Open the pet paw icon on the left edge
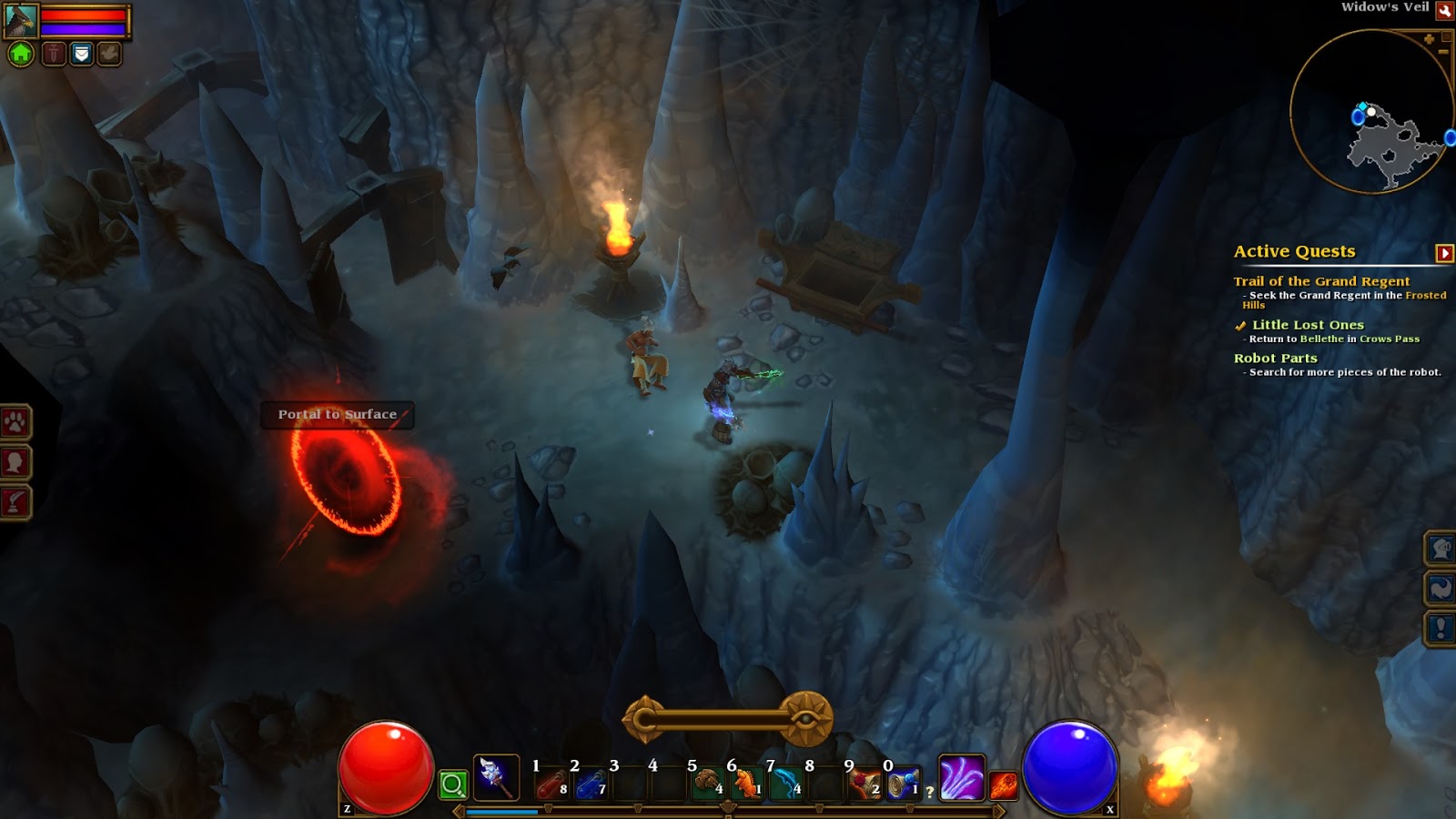Image resolution: width=1456 pixels, height=819 pixels. click(15, 420)
